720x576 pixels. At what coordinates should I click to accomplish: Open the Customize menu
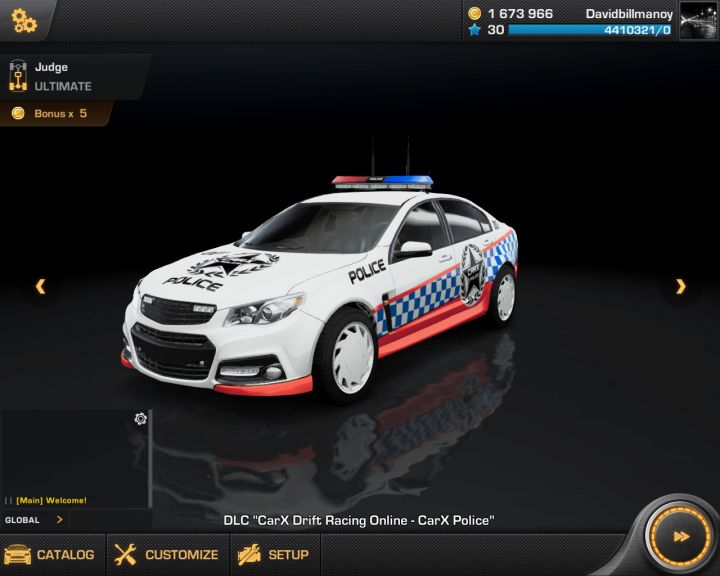coord(166,554)
